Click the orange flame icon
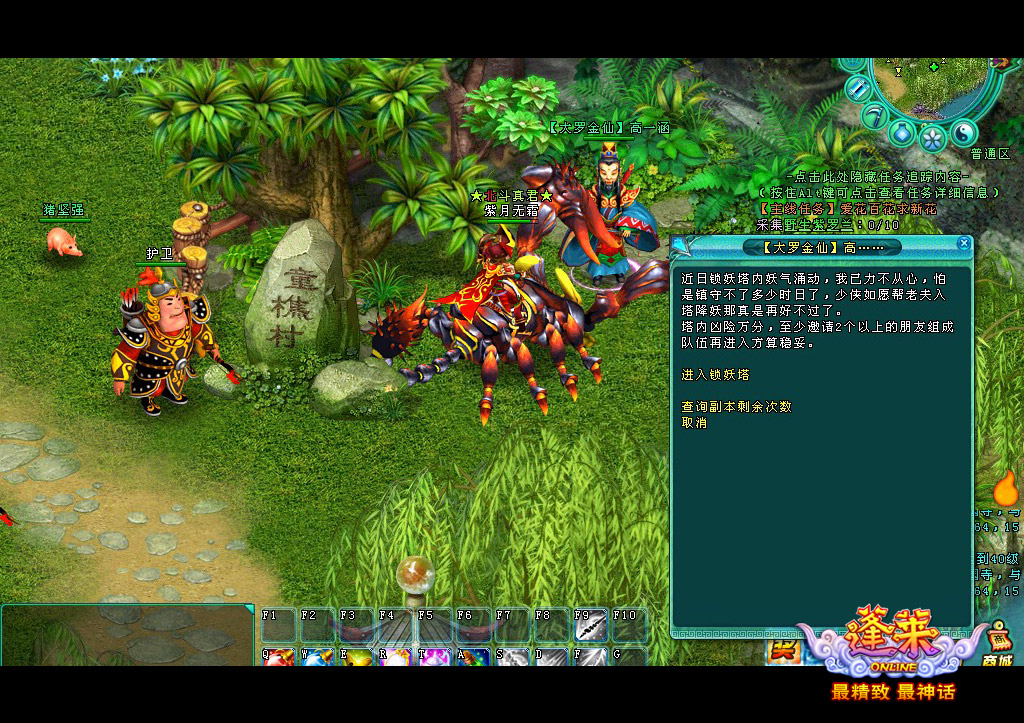 click(x=1004, y=488)
